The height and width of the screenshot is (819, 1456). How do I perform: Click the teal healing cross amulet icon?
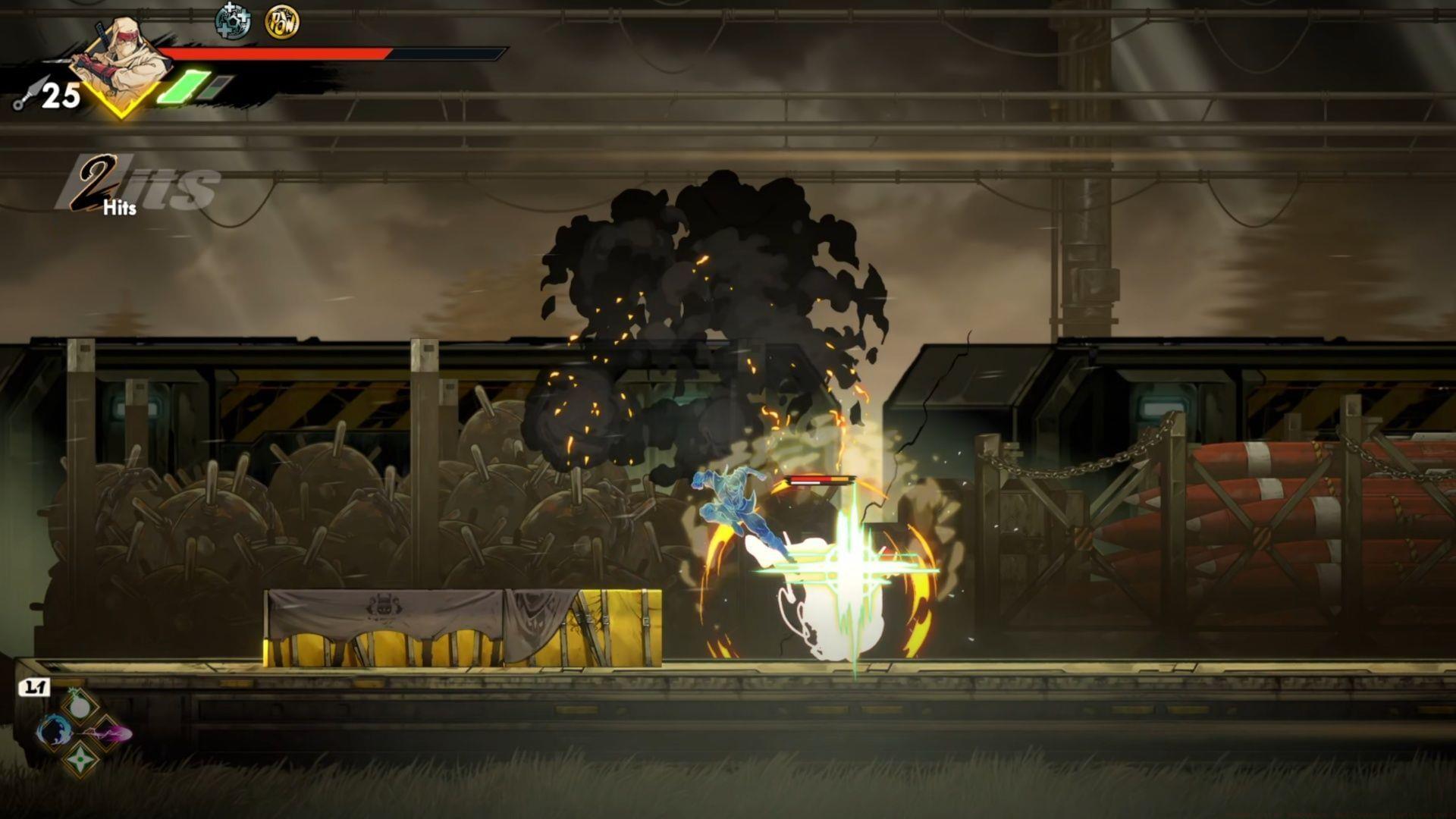coord(232,21)
